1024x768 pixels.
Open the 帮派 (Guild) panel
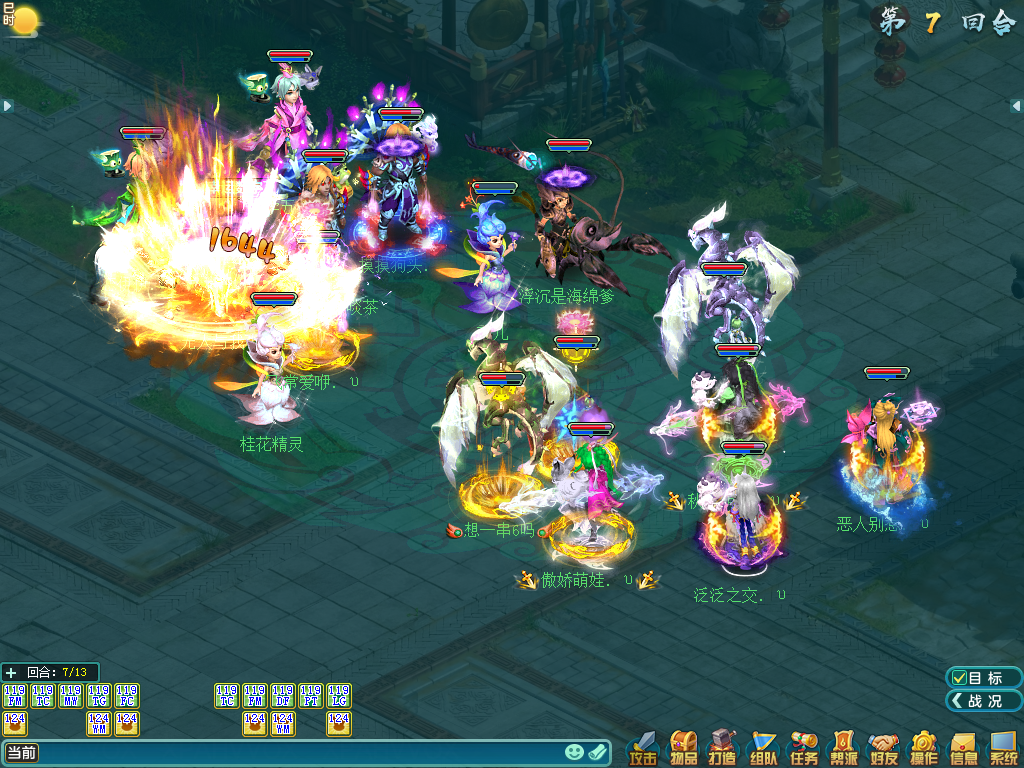844,748
